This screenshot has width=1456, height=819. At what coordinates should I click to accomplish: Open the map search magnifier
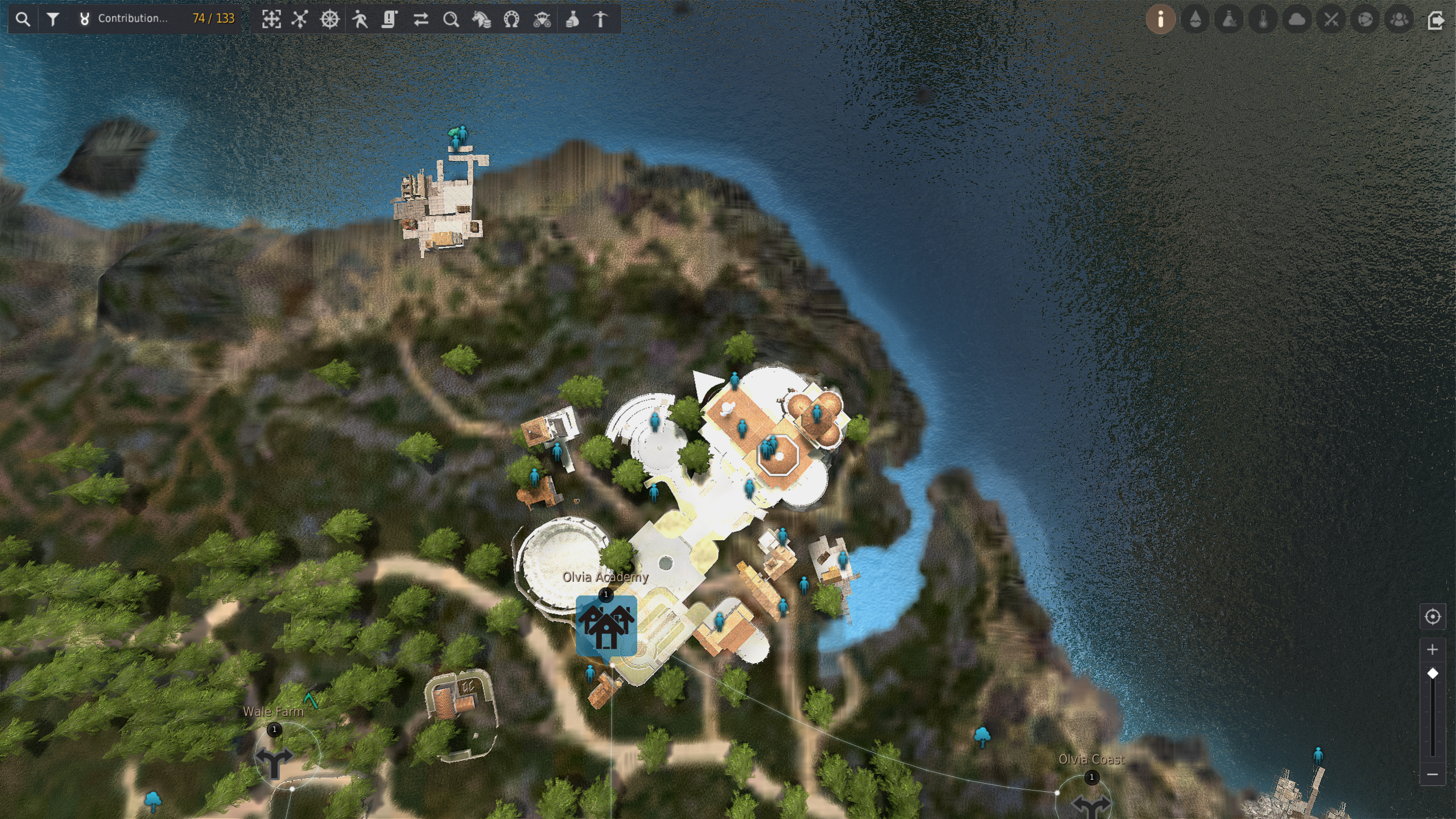[23, 19]
